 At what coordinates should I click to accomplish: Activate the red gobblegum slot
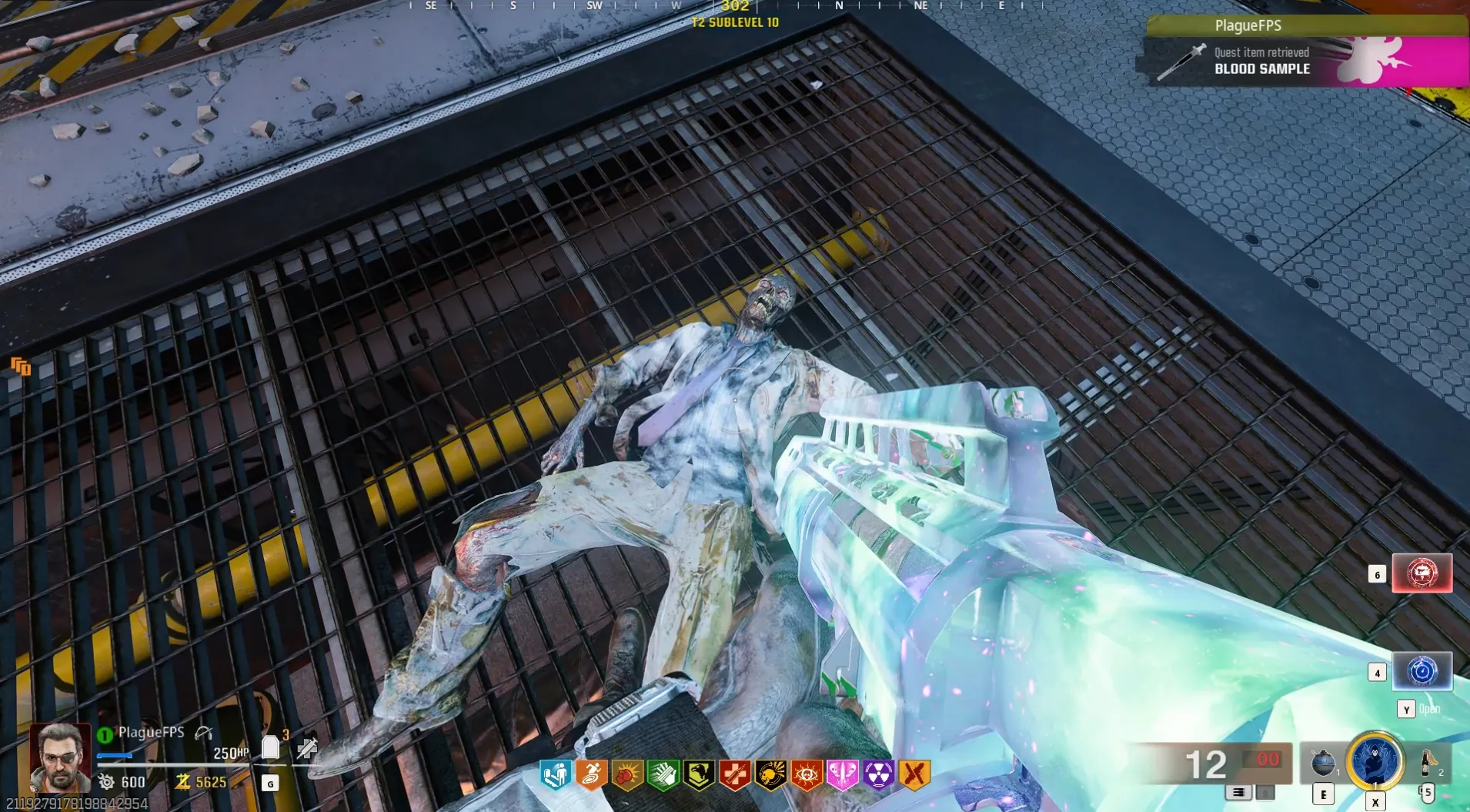[1422, 573]
